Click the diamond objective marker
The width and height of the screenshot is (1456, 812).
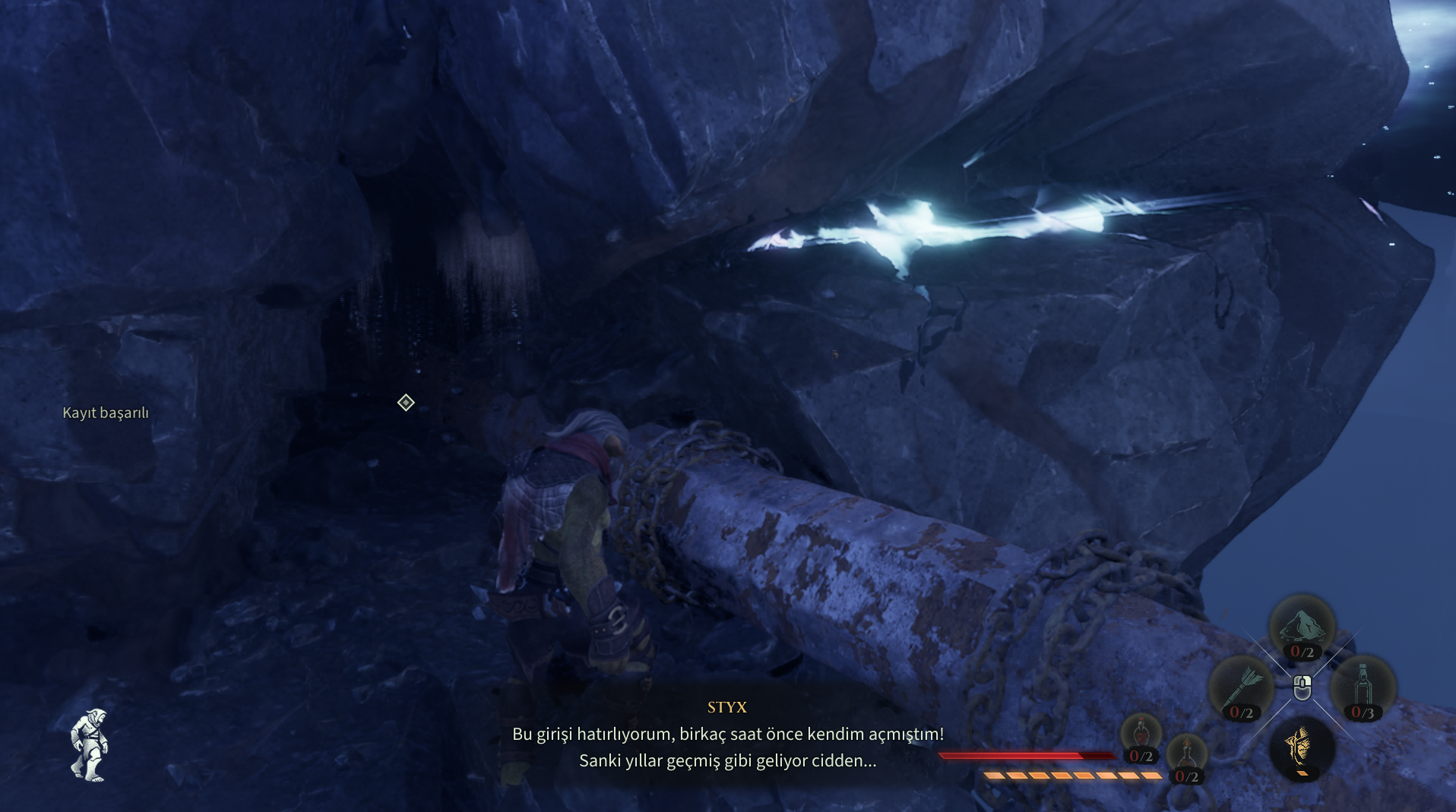coord(406,403)
